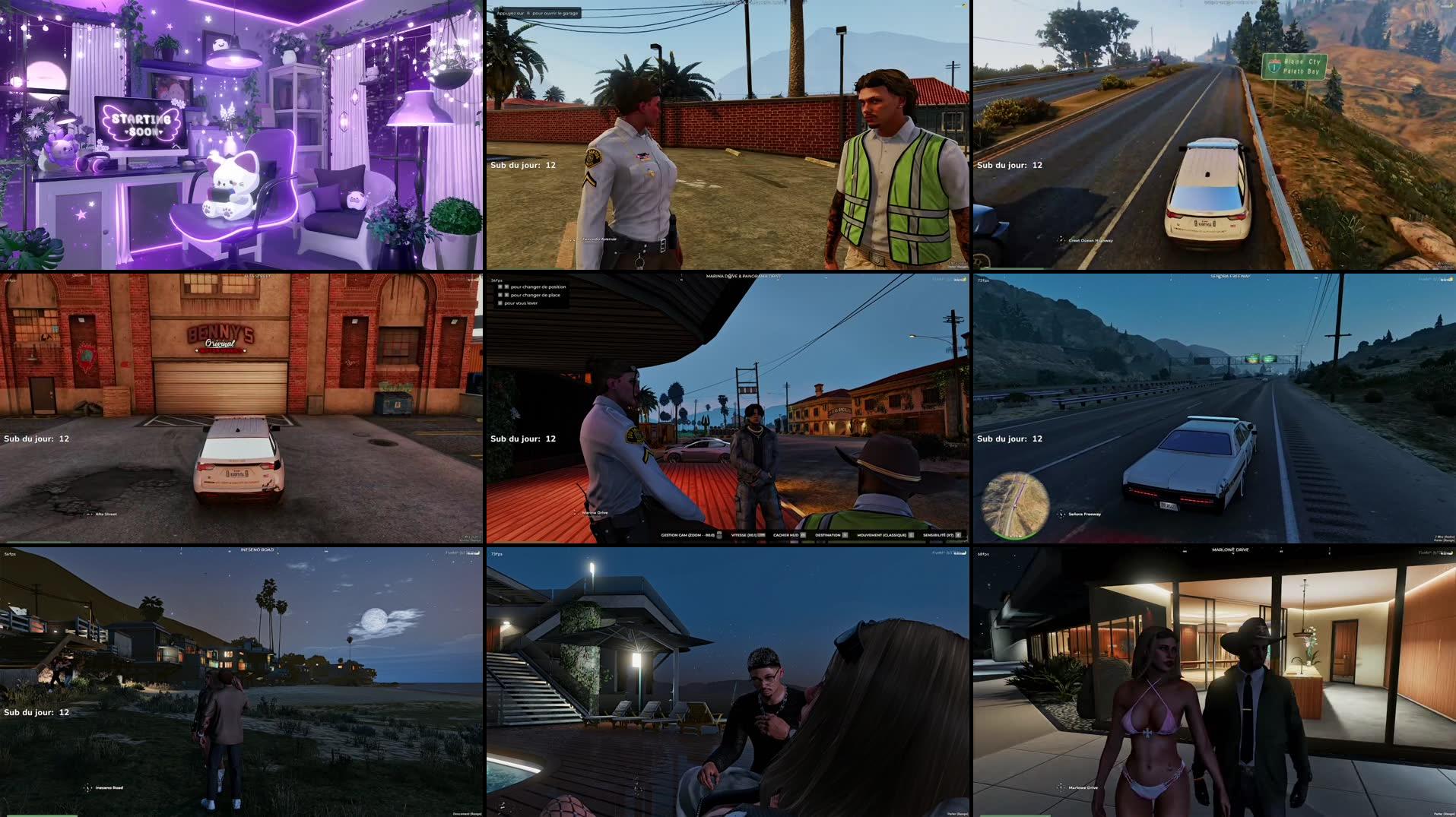This screenshot has width=1456, height=817.
Task: Adjust the "SENSIBILITÉ (X1)" sensitivity control
Action: click(x=957, y=534)
